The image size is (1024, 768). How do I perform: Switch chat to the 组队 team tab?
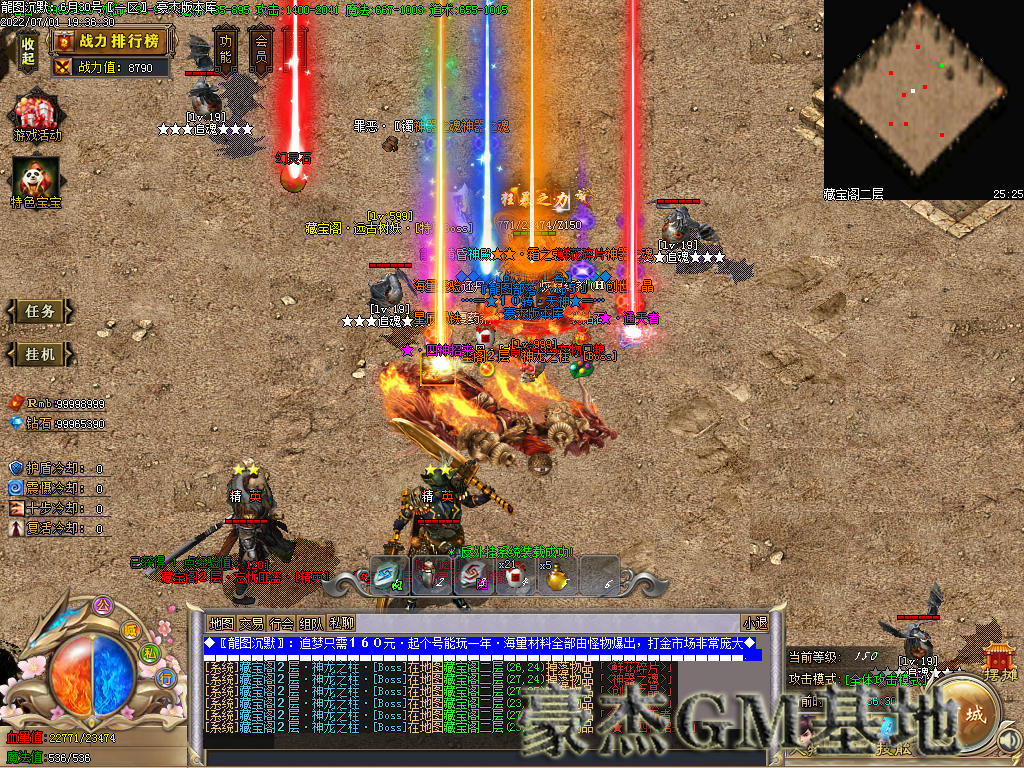(311, 623)
